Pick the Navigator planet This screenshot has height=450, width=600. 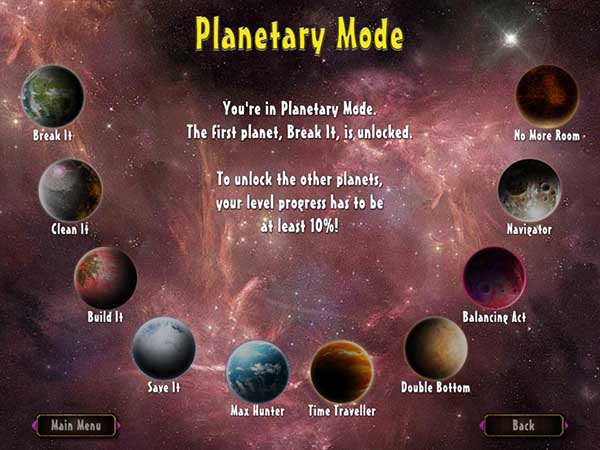(529, 190)
